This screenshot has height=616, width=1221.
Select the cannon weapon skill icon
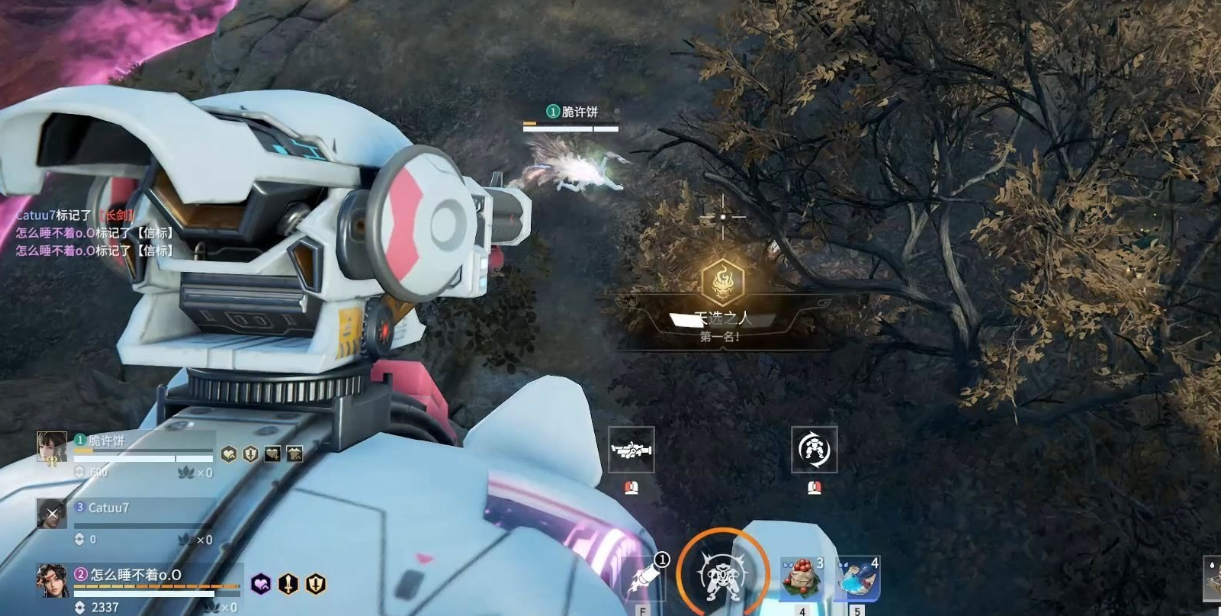pos(631,450)
